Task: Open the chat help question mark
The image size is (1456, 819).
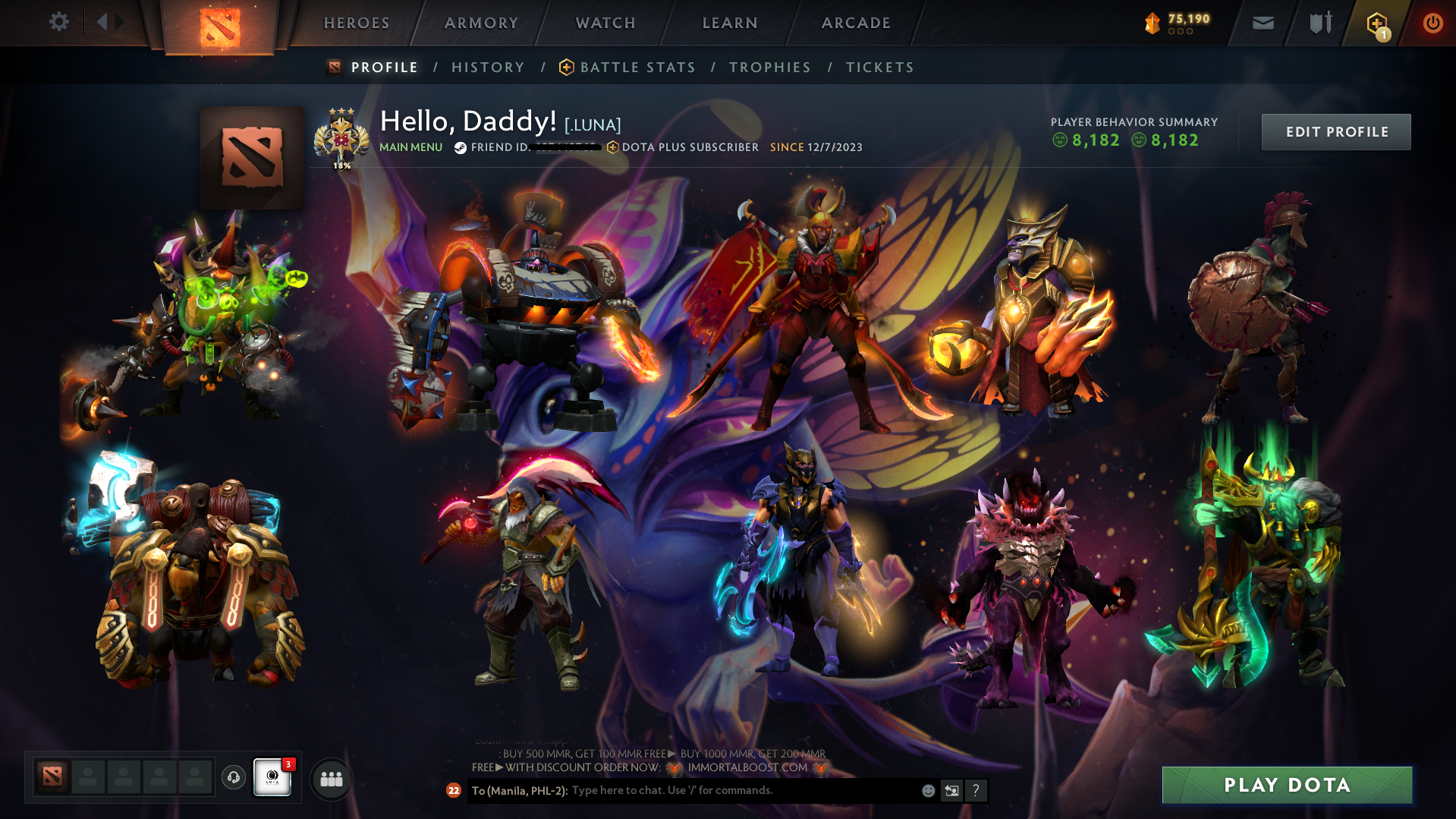Action: 976,790
